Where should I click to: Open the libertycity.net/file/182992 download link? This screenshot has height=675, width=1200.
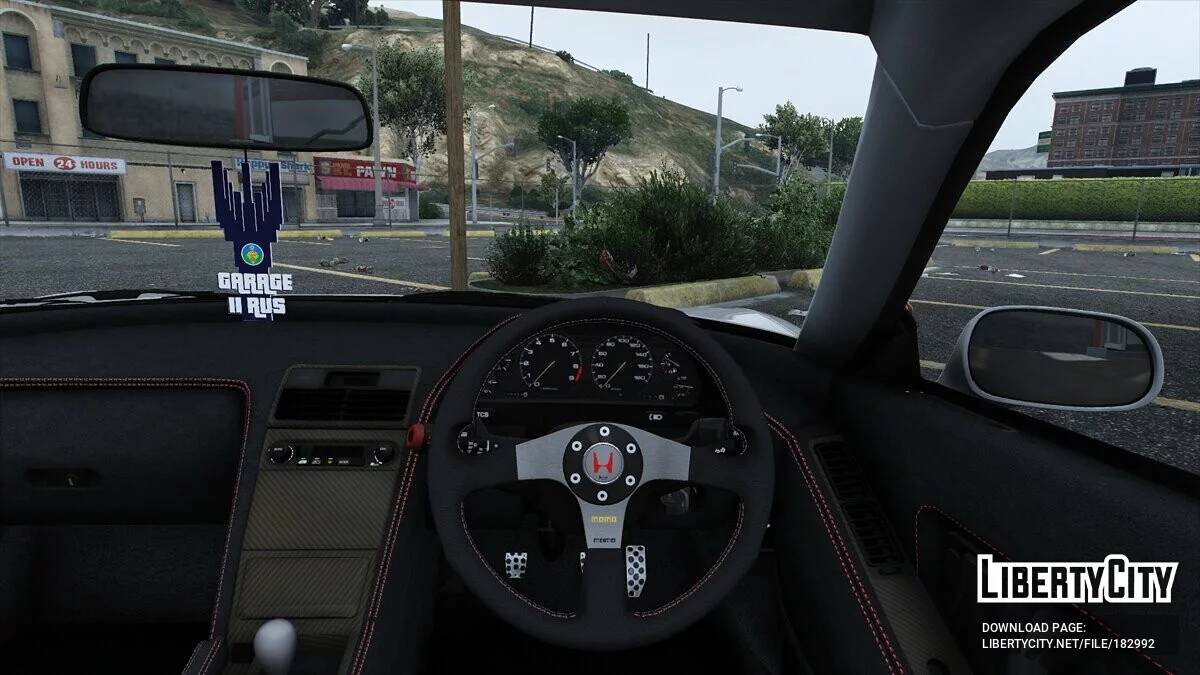[1067, 644]
